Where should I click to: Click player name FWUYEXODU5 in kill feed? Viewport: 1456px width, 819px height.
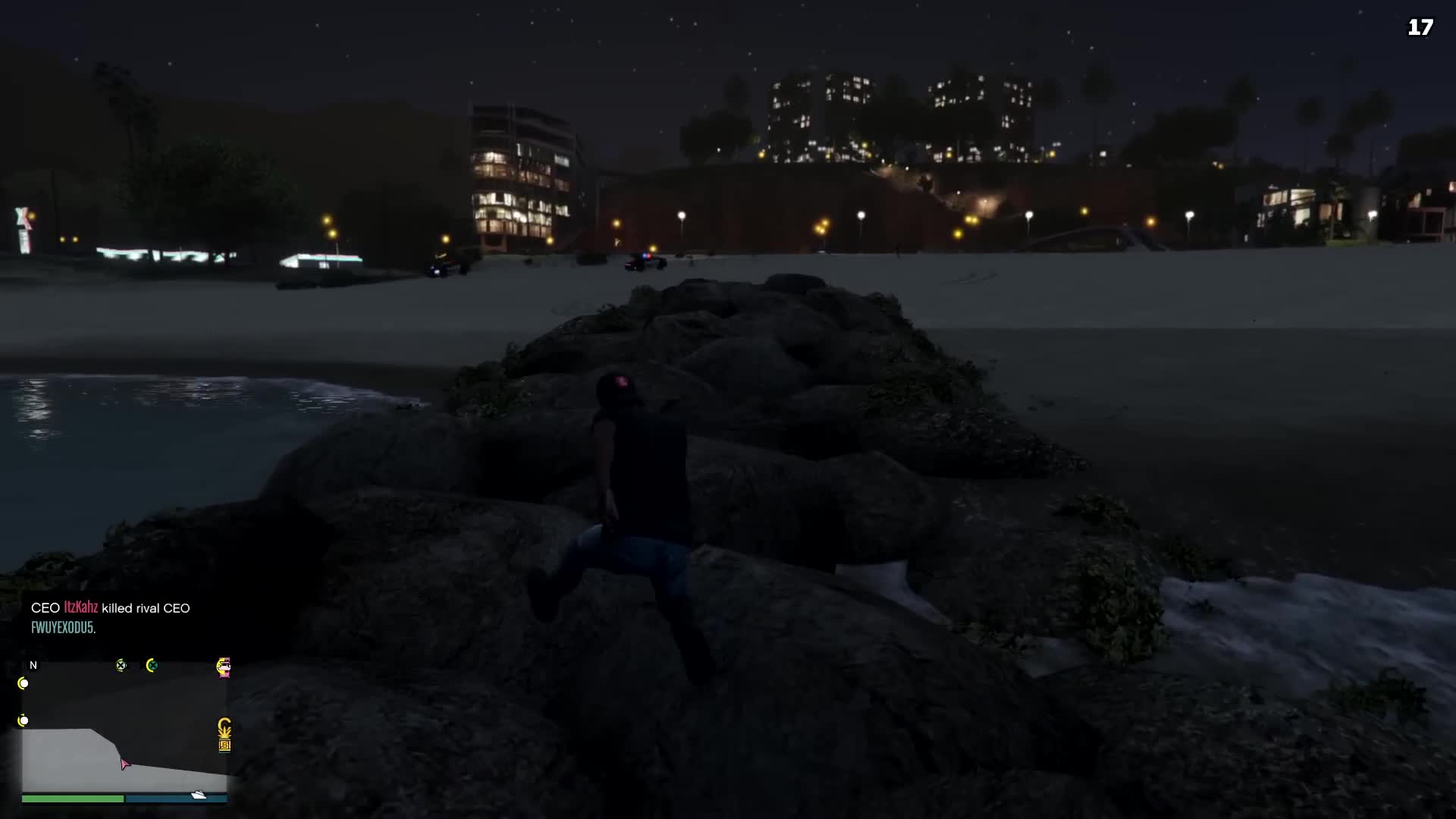(64, 628)
